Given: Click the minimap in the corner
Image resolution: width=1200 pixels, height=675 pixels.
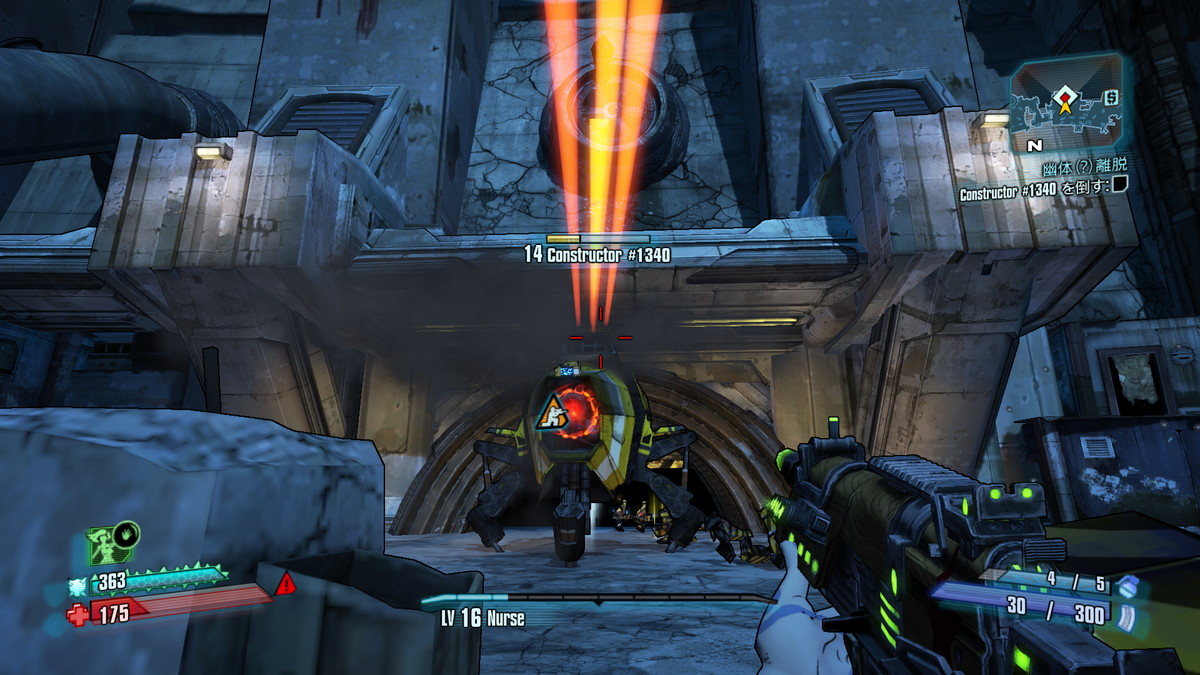Looking at the screenshot, I should (1066, 102).
